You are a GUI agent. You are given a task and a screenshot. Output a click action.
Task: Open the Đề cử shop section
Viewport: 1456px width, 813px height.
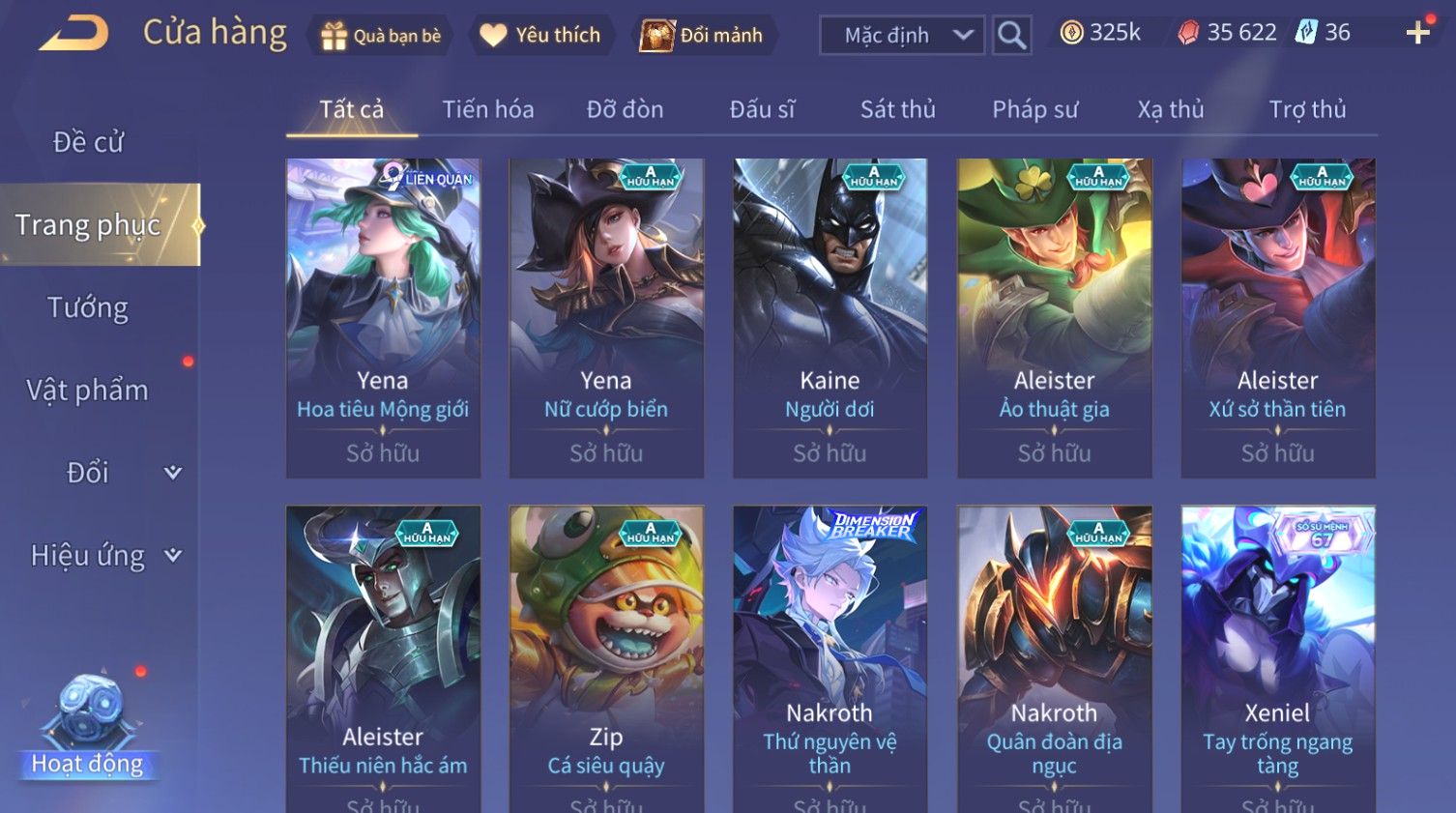coord(88,142)
